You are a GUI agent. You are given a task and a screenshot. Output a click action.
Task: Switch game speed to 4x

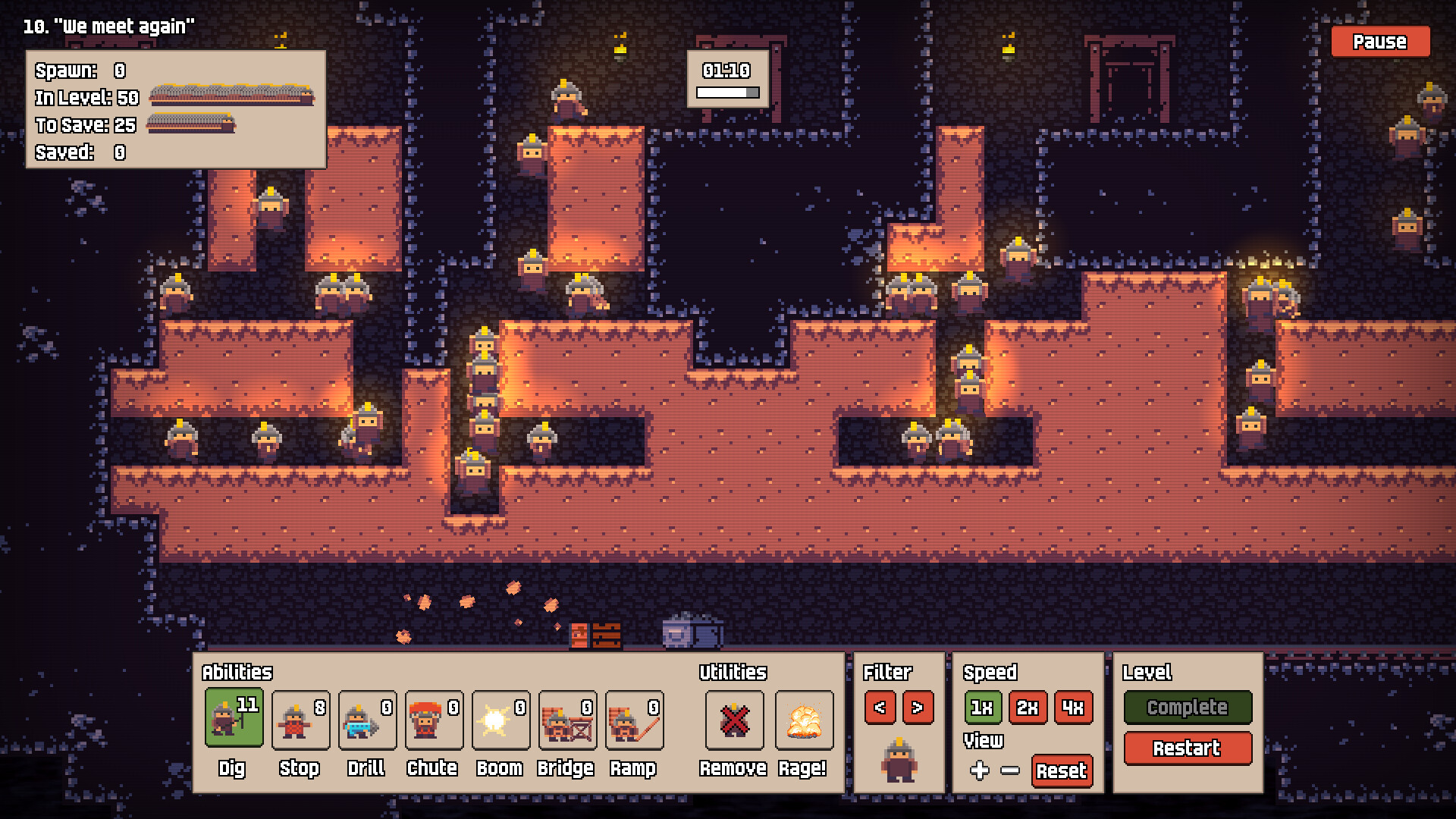tap(1073, 708)
